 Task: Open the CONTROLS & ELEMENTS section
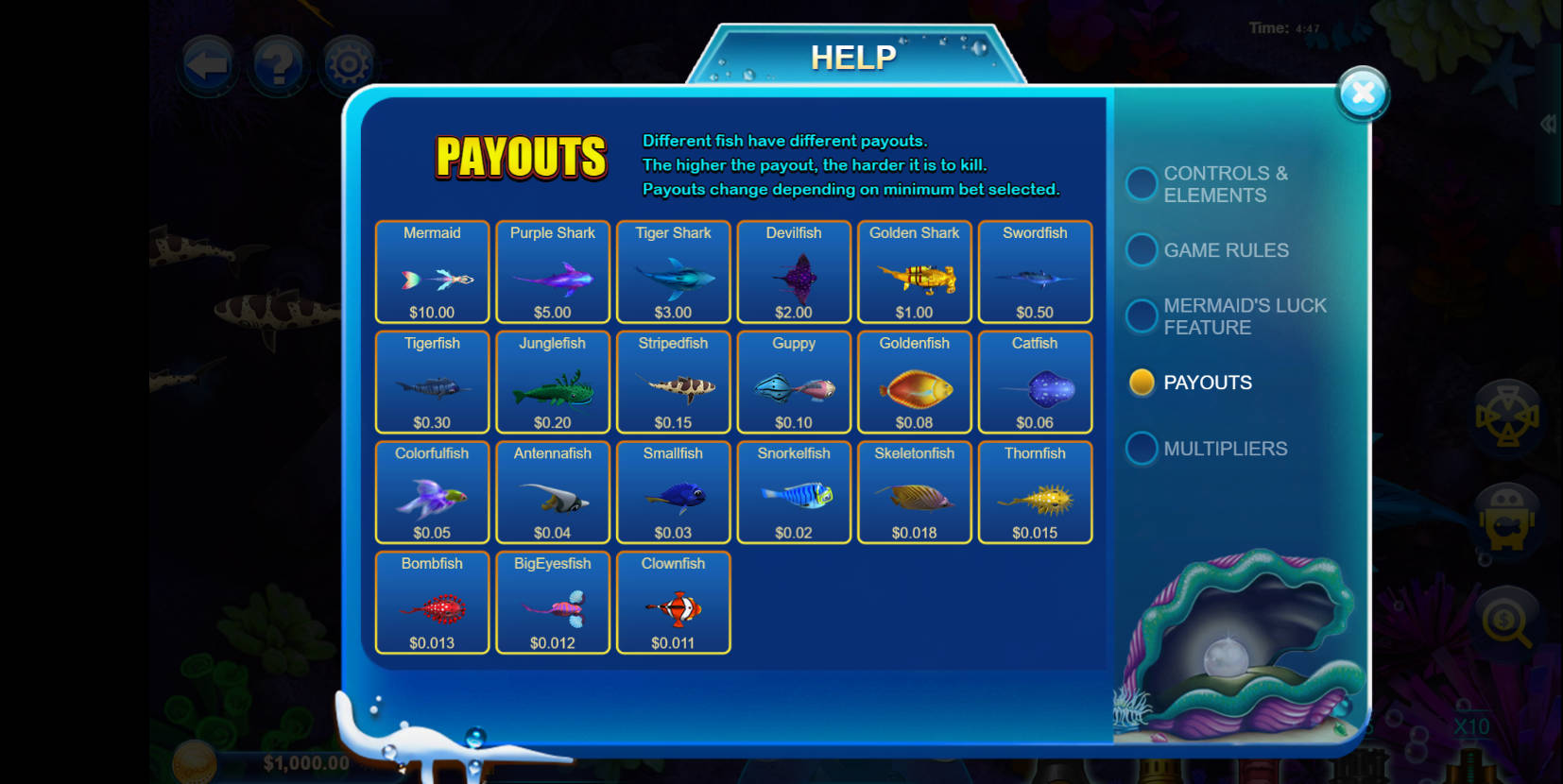[1142, 183]
